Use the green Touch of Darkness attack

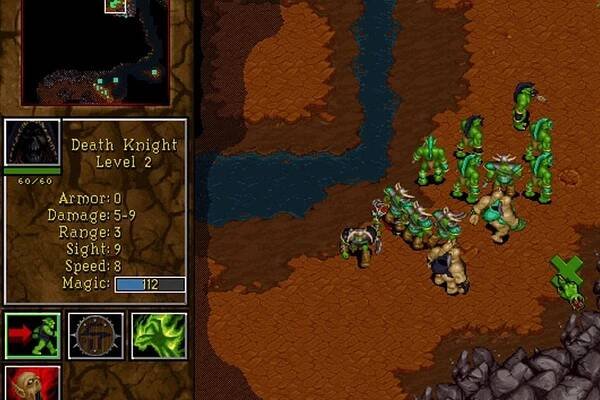pyautogui.click(x=159, y=336)
